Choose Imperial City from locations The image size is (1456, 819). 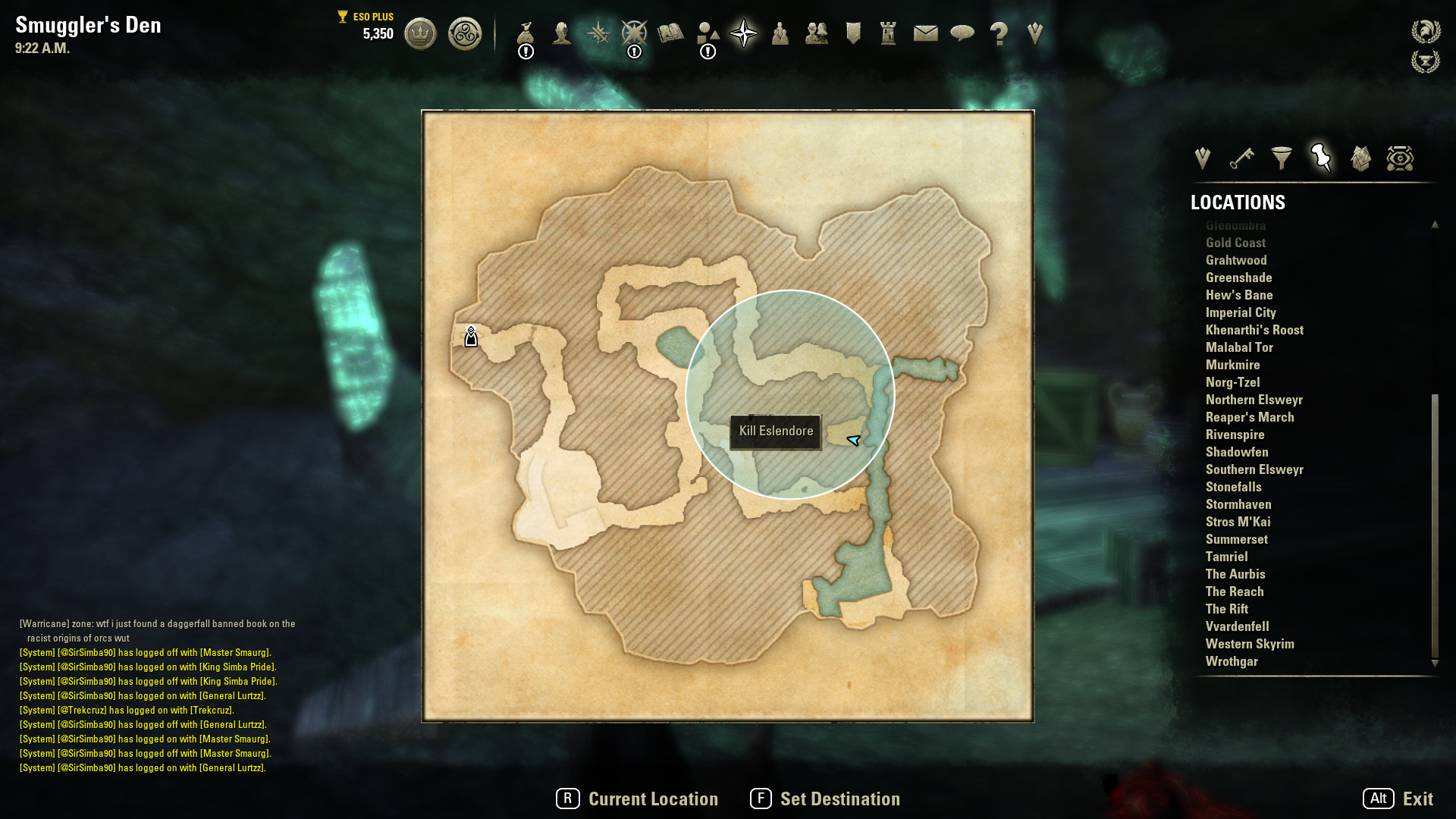1241,312
